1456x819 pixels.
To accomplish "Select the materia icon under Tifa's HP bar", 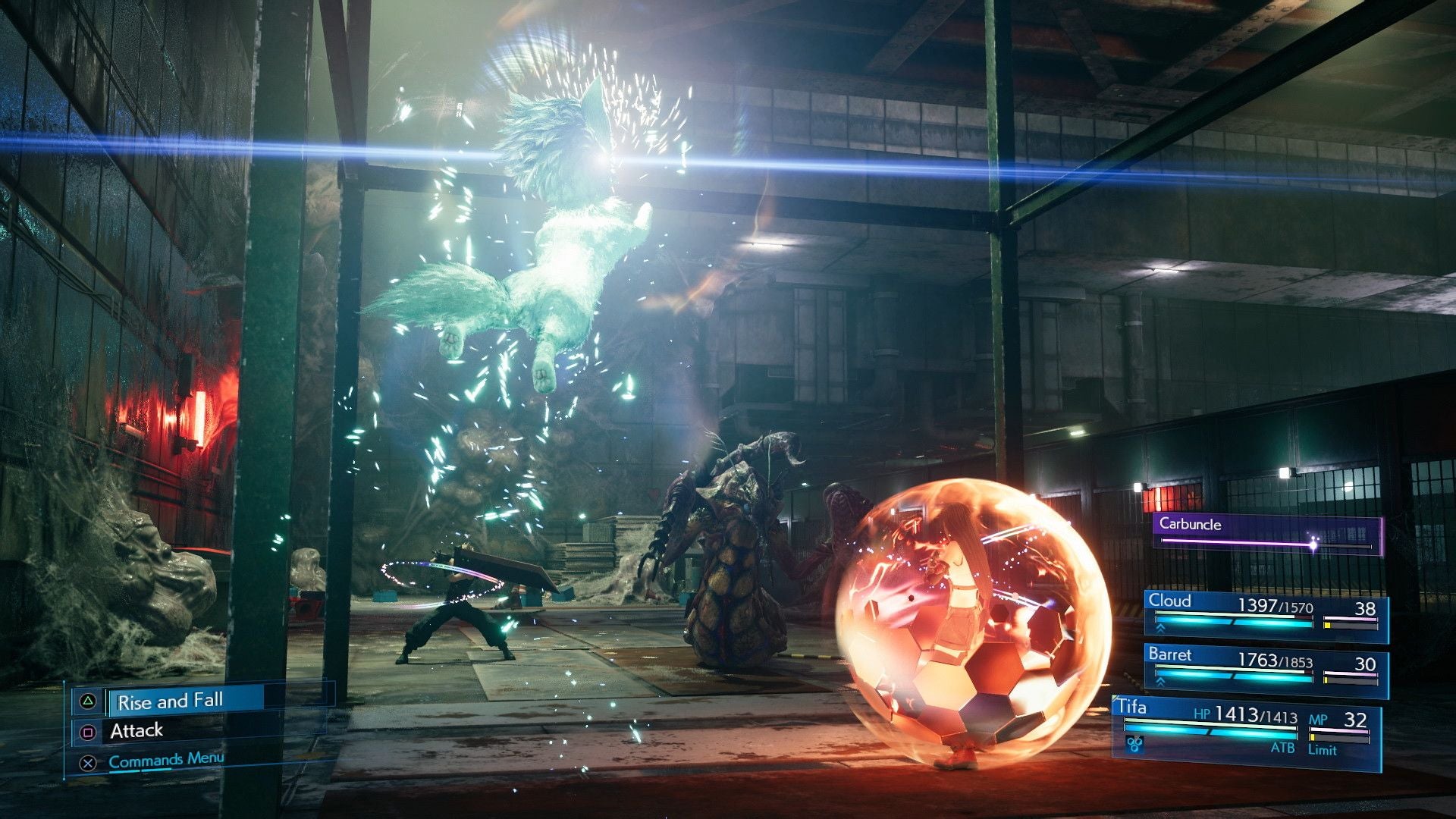I will point(1133,743).
